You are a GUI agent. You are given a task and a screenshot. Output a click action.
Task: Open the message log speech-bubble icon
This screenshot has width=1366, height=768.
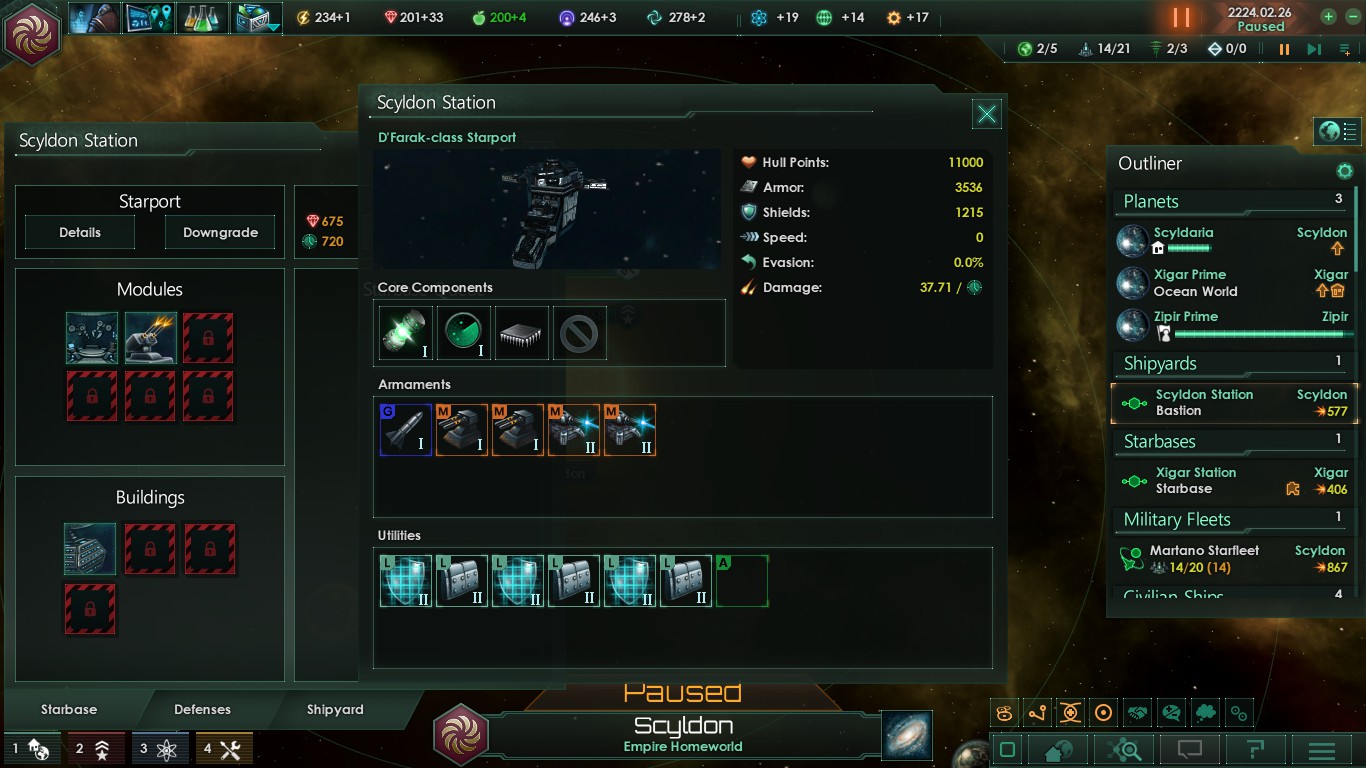1190,750
